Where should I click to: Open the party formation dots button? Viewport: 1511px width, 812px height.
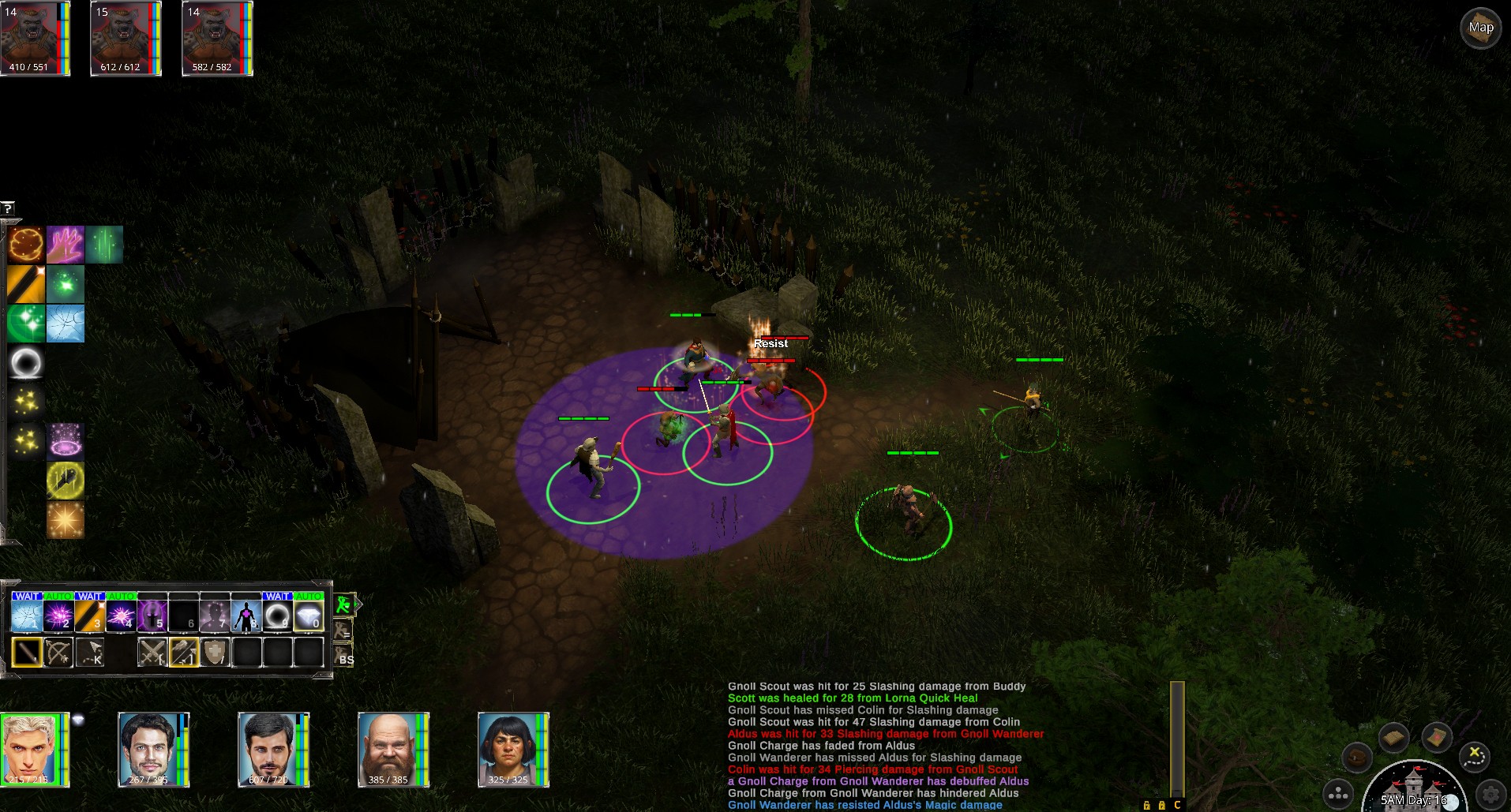[1338, 794]
